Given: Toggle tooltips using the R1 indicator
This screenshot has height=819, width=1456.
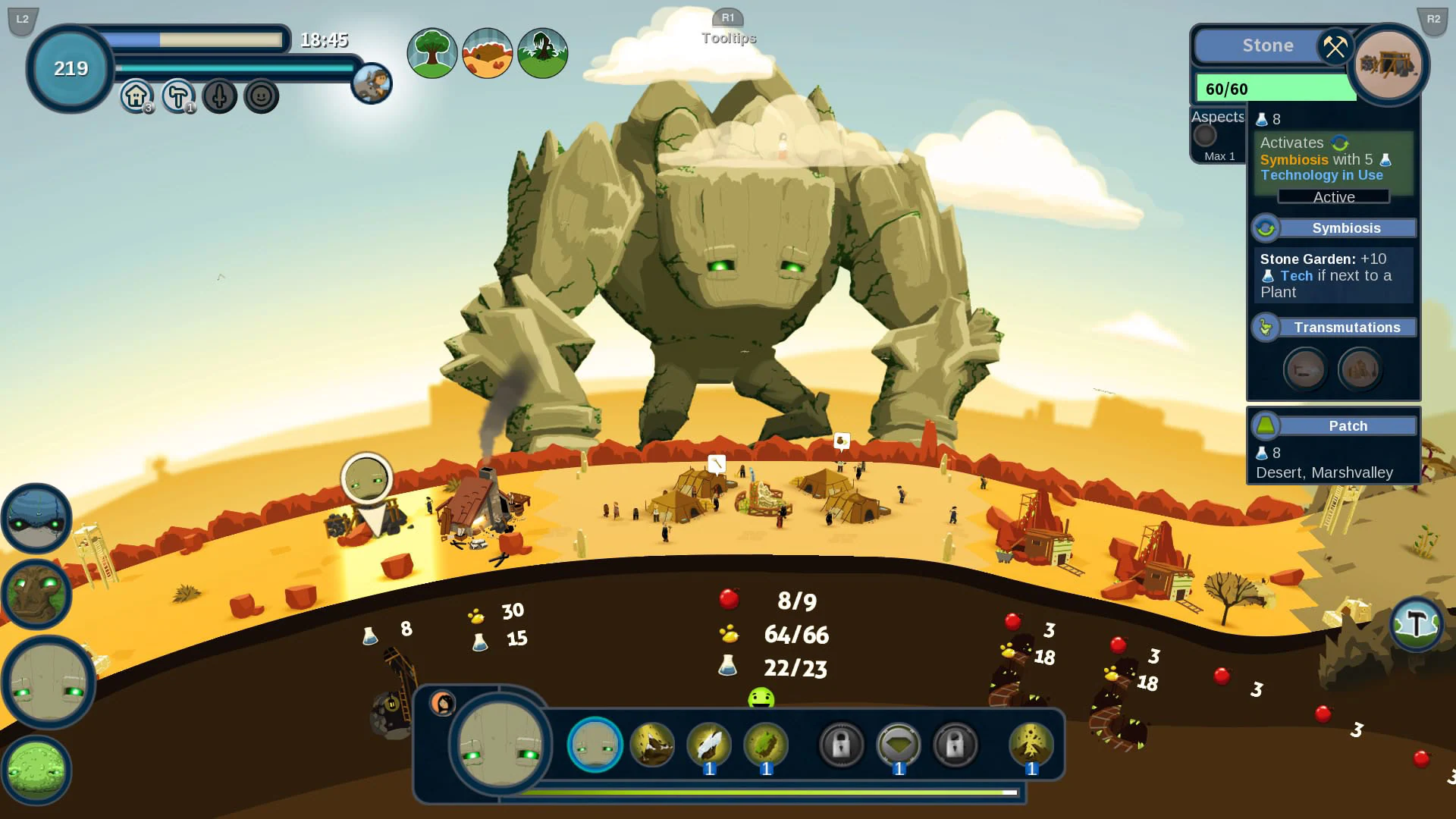Looking at the screenshot, I should pos(728,18).
